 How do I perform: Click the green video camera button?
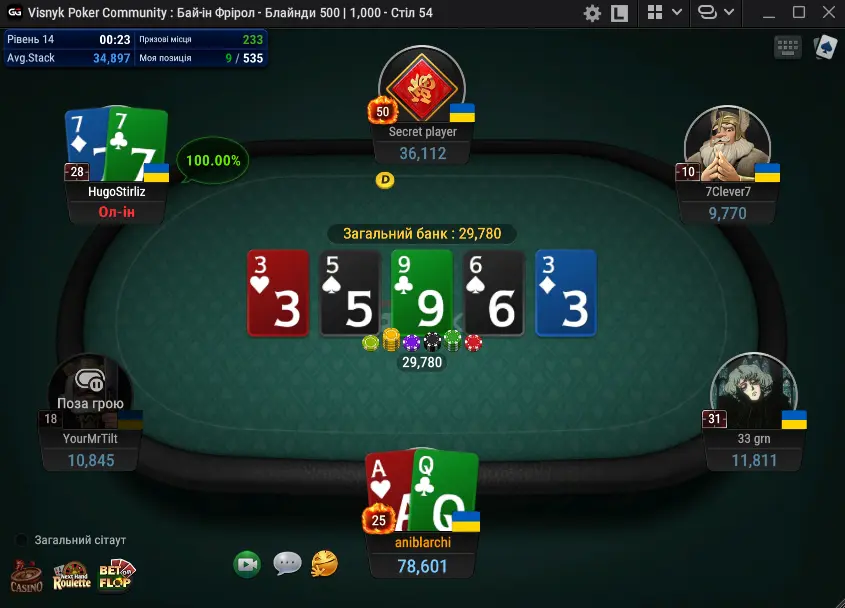[247, 564]
